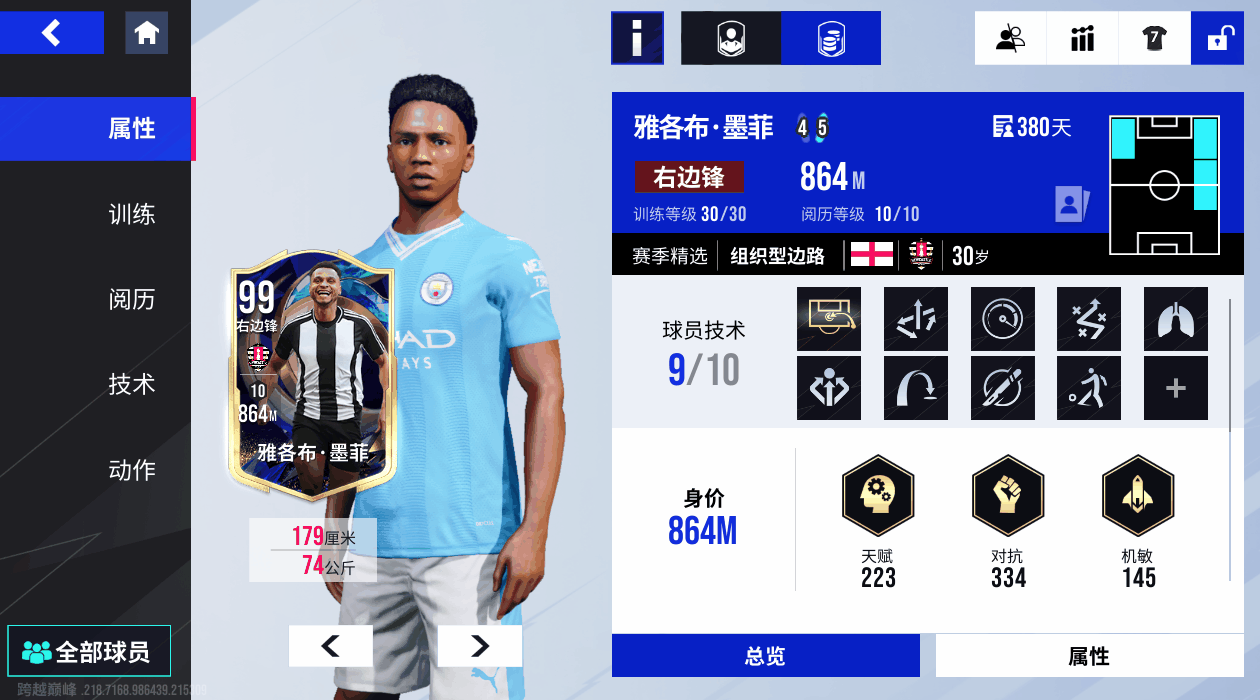
Task: Show the next player
Action: coord(480,646)
